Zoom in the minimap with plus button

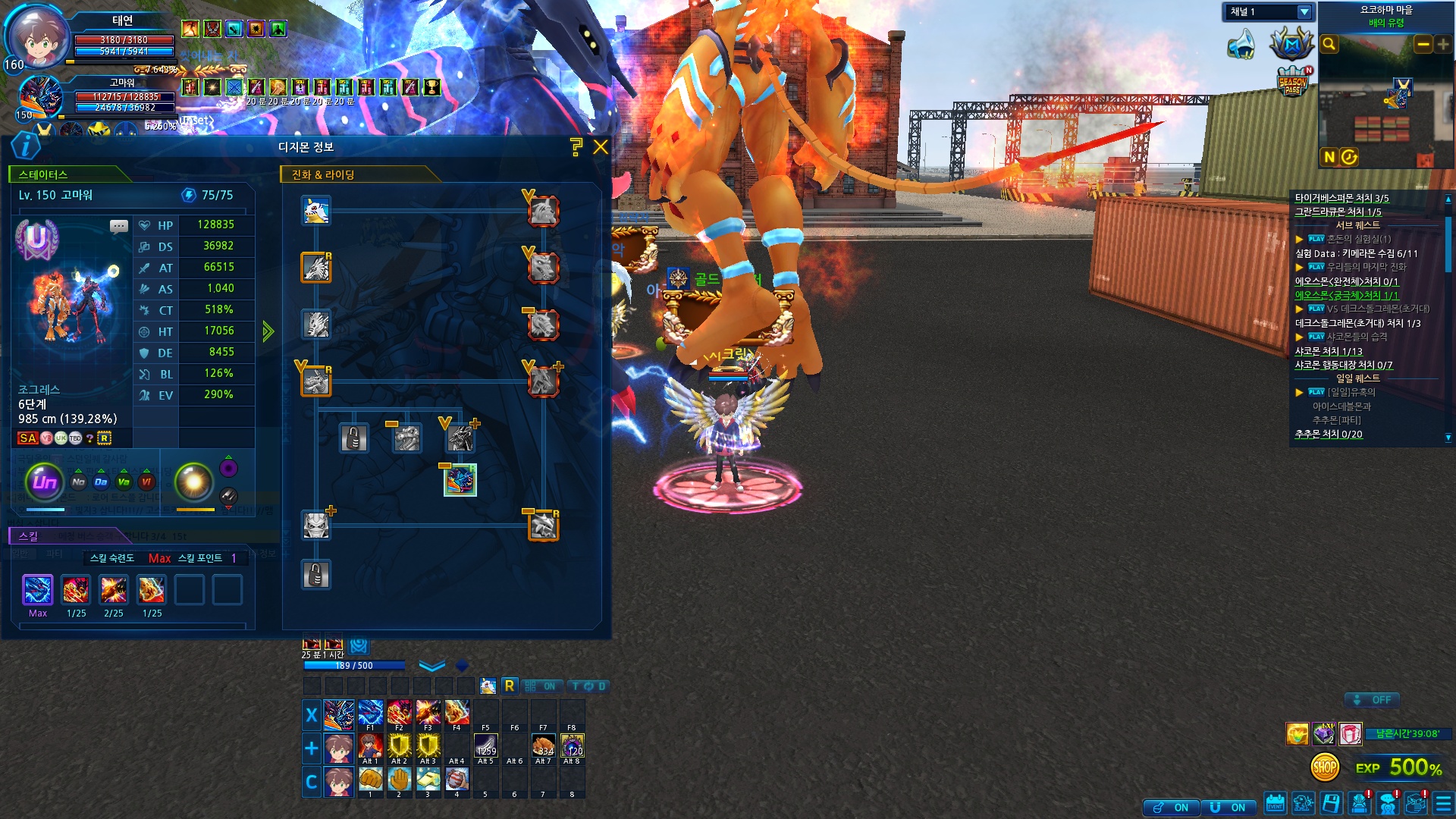click(x=1442, y=45)
